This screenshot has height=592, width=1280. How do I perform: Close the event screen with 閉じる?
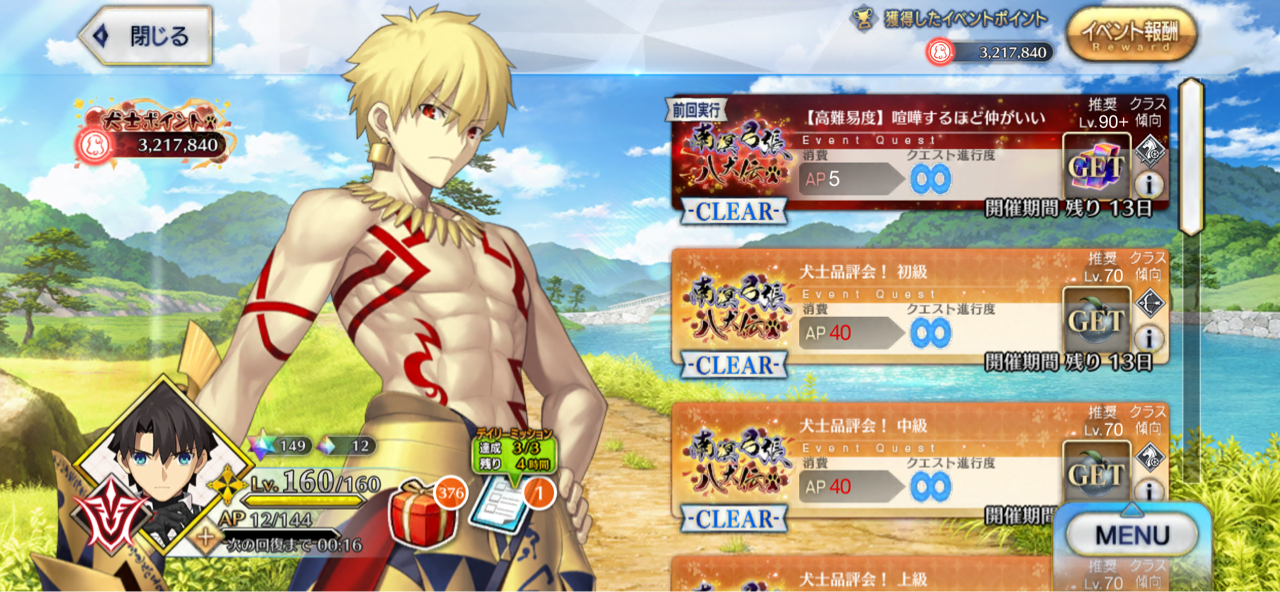146,36
